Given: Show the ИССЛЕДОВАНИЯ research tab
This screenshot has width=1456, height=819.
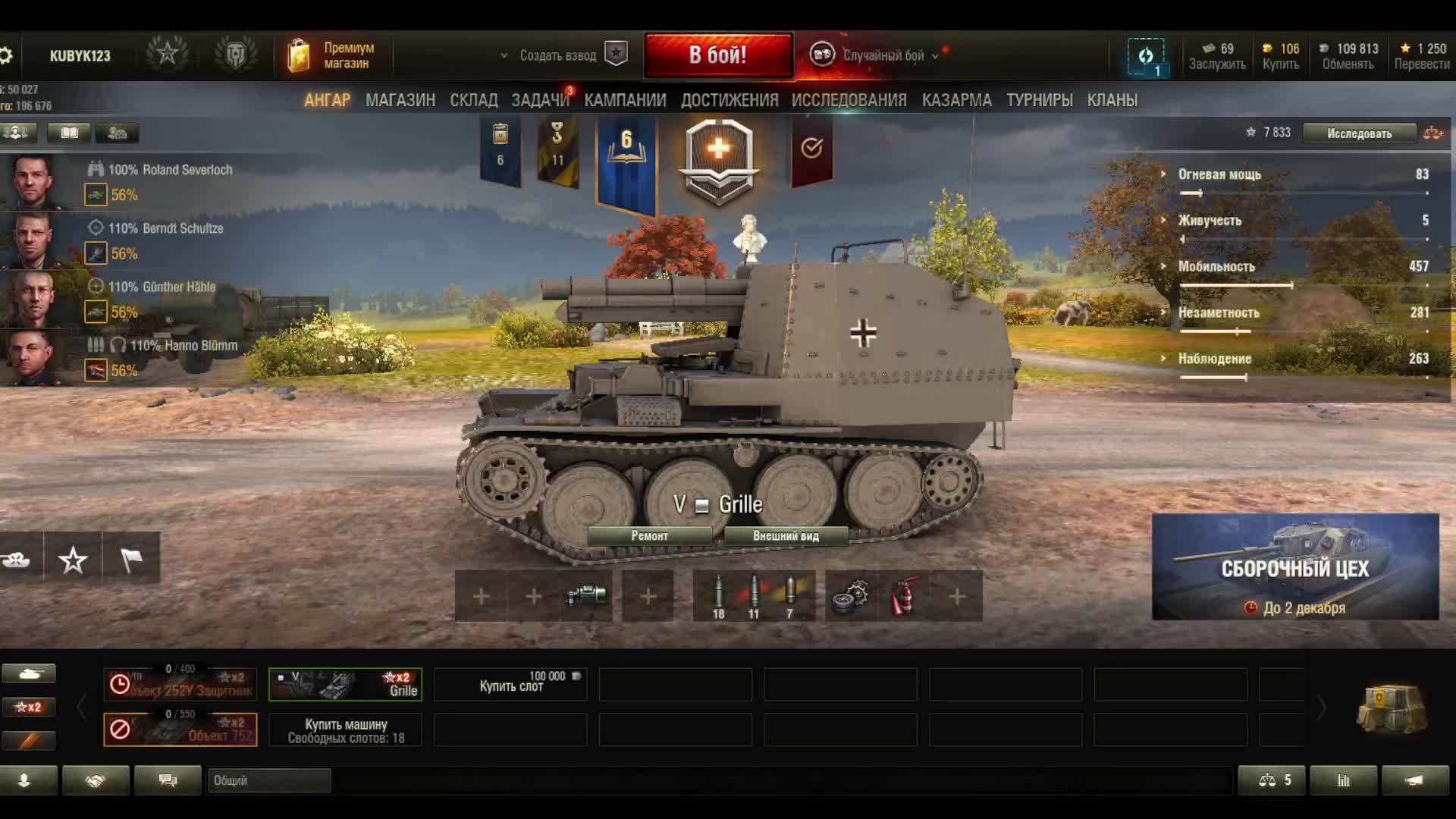Looking at the screenshot, I should pos(849,100).
